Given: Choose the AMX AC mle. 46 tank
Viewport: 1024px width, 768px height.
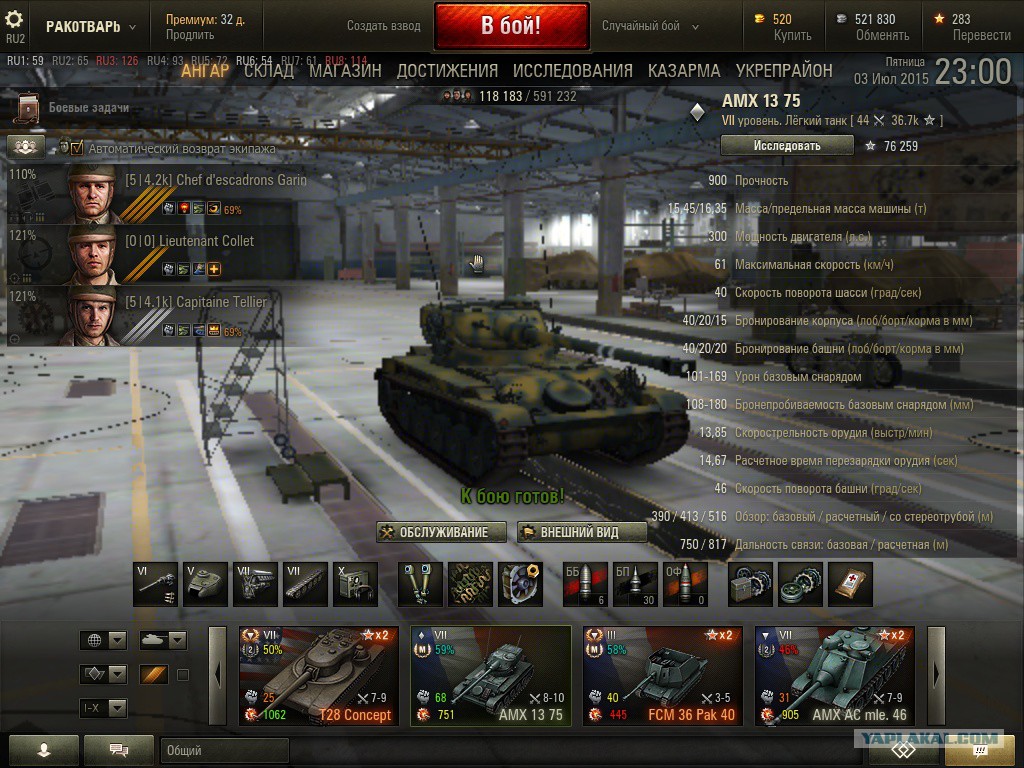Looking at the screenshot, I should [834, 676].
